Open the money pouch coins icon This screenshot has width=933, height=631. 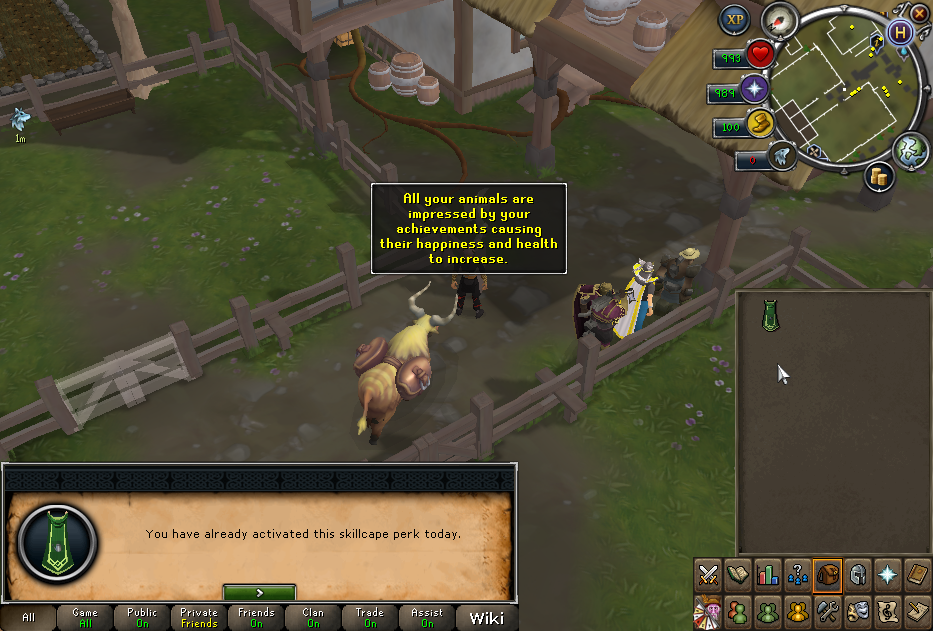pos(879,174)
